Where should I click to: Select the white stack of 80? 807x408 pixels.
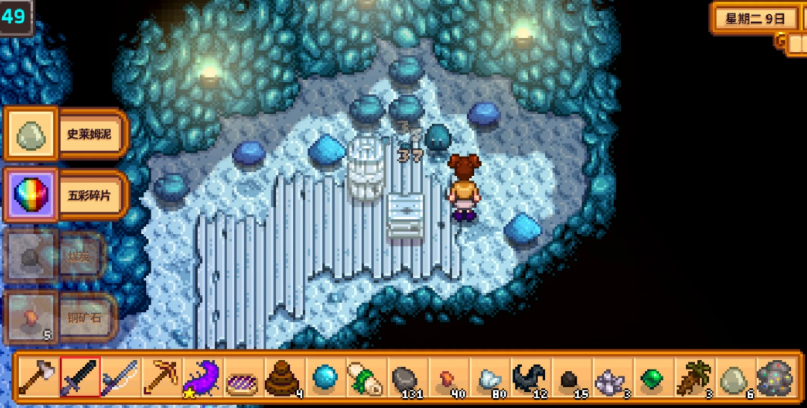pyautogui.click(x=488, y=378)
